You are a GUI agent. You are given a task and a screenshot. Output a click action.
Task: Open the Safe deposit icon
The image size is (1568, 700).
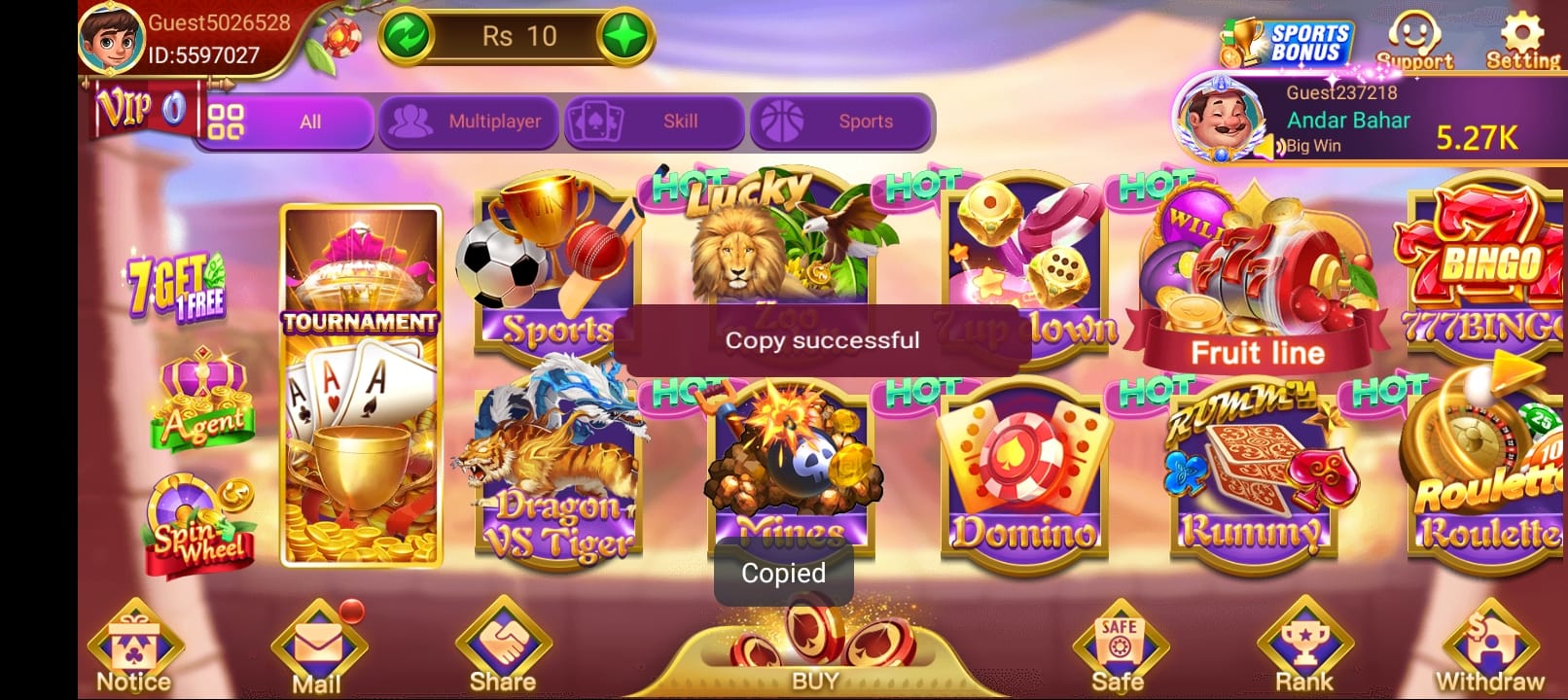(1120, 642)
